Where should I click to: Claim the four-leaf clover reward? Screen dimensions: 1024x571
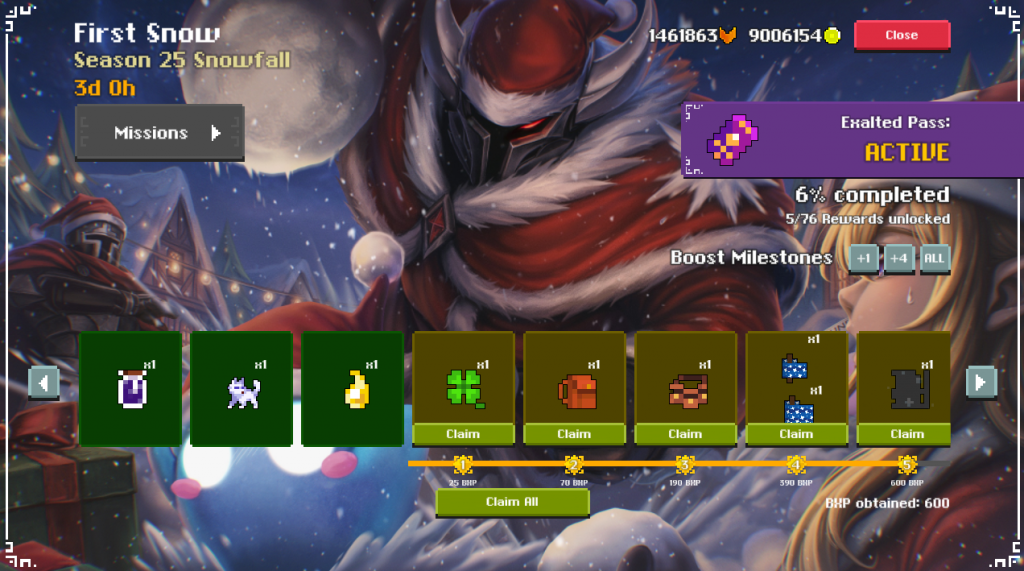coord(463,434)
